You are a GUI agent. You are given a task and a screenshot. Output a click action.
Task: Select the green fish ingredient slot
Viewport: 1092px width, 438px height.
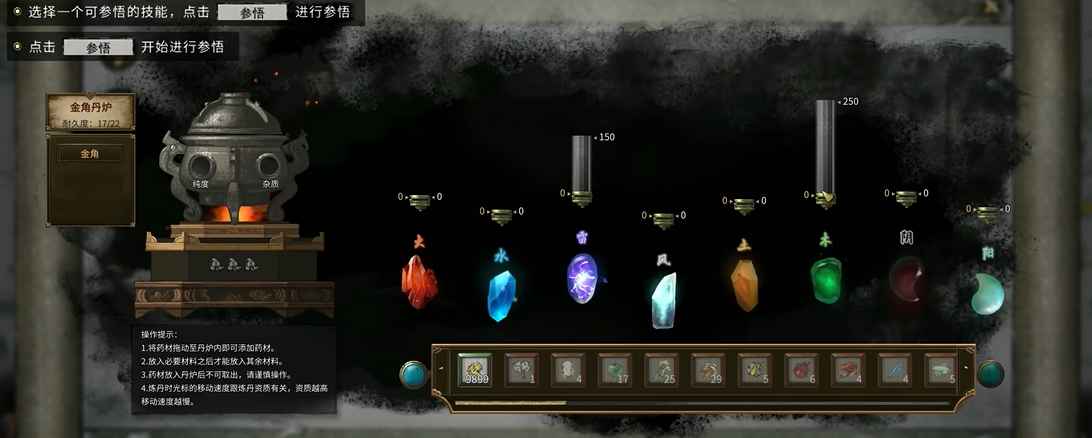tap(941, 370)
